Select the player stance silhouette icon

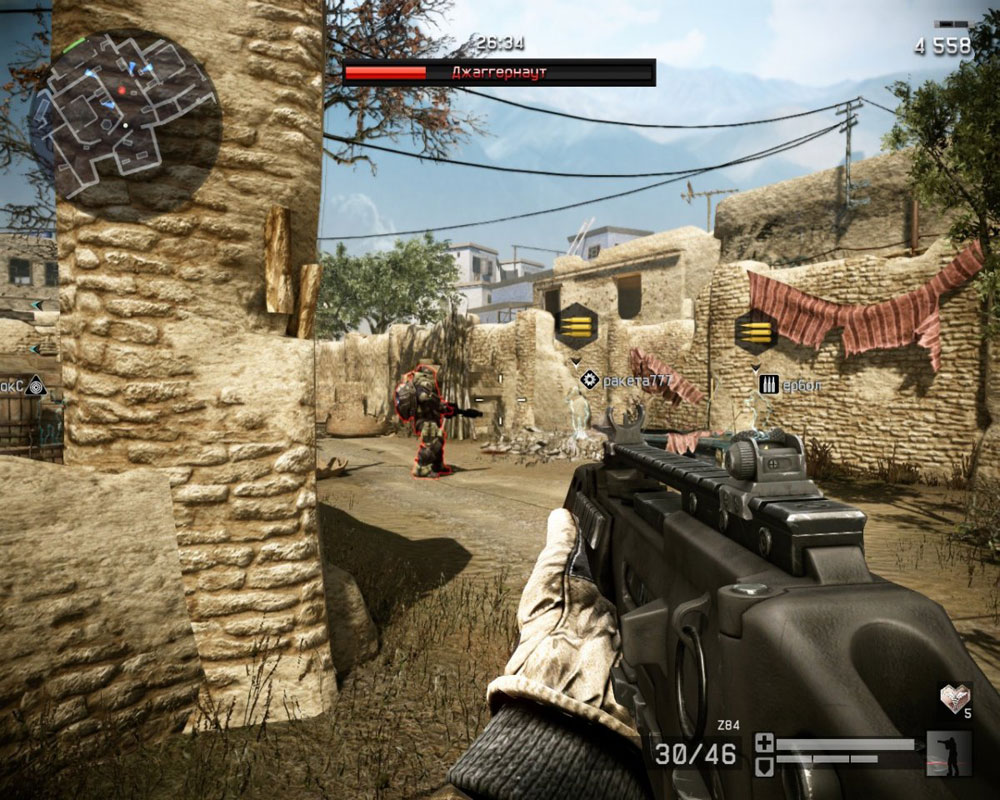click(x=949, y=753)
